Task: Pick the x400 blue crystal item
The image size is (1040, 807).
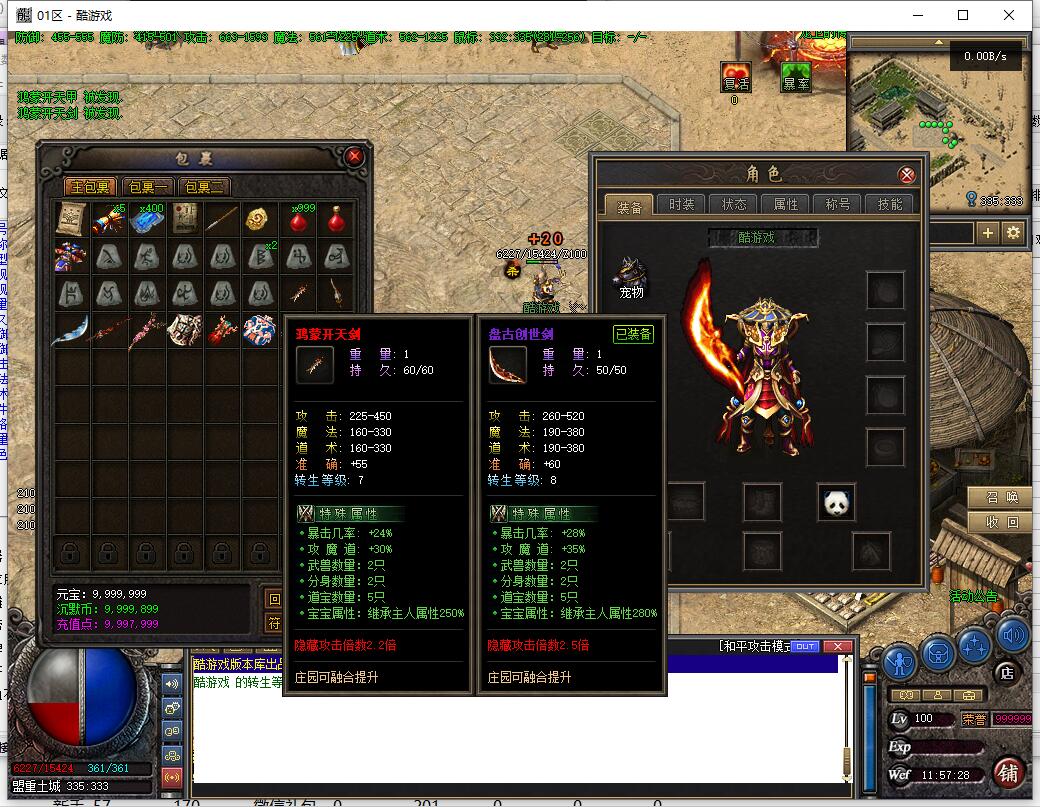Action: coord(146,219)
